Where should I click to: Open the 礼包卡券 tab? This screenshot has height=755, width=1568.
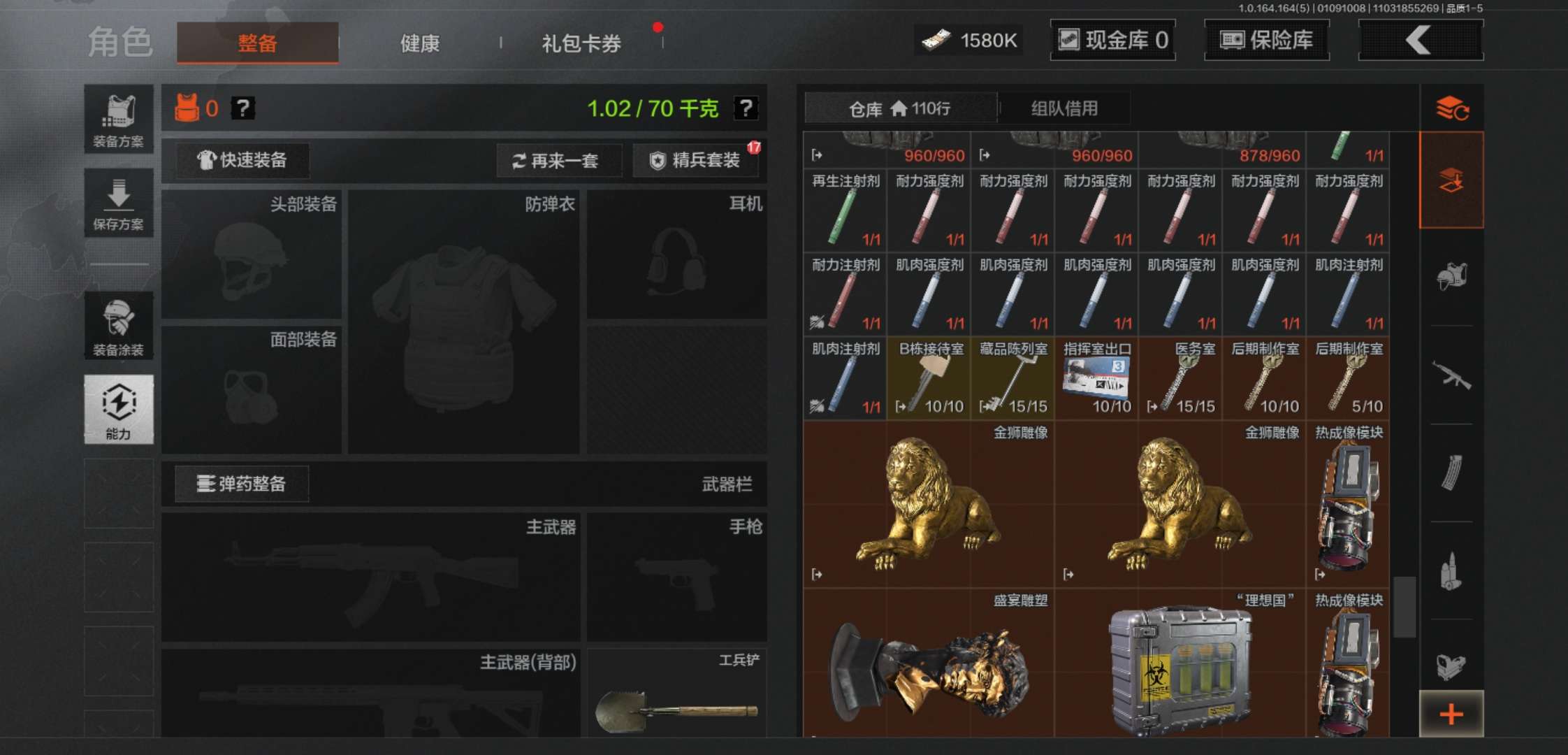click(581, 43)
